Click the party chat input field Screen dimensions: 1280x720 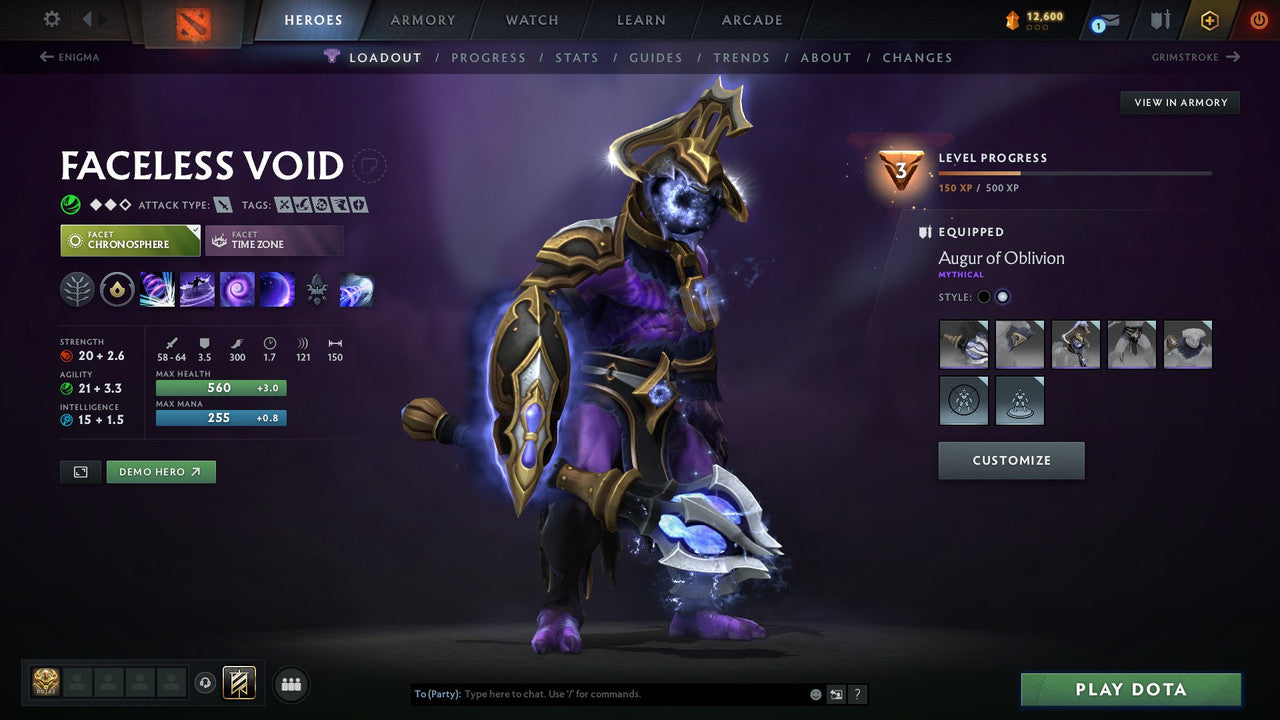click(x=600, y=693)
